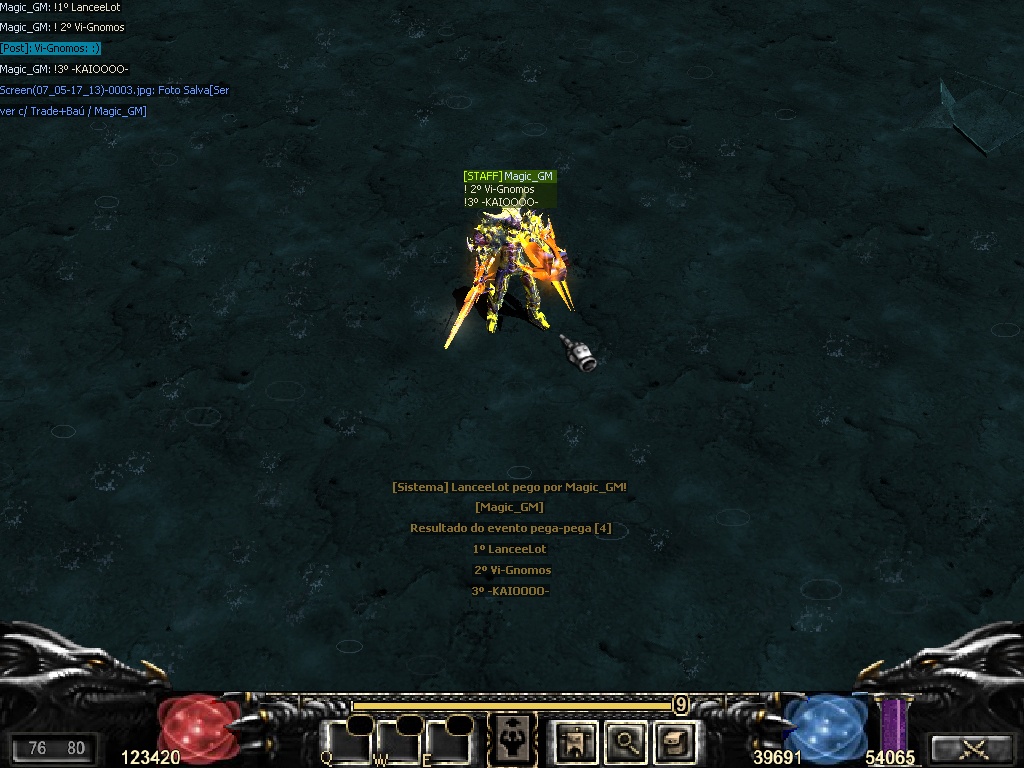Image resolution: width=1024 pixels, height=768 pixels.
Task: Click the magnifying glass search button
Action: pos(626,741)
